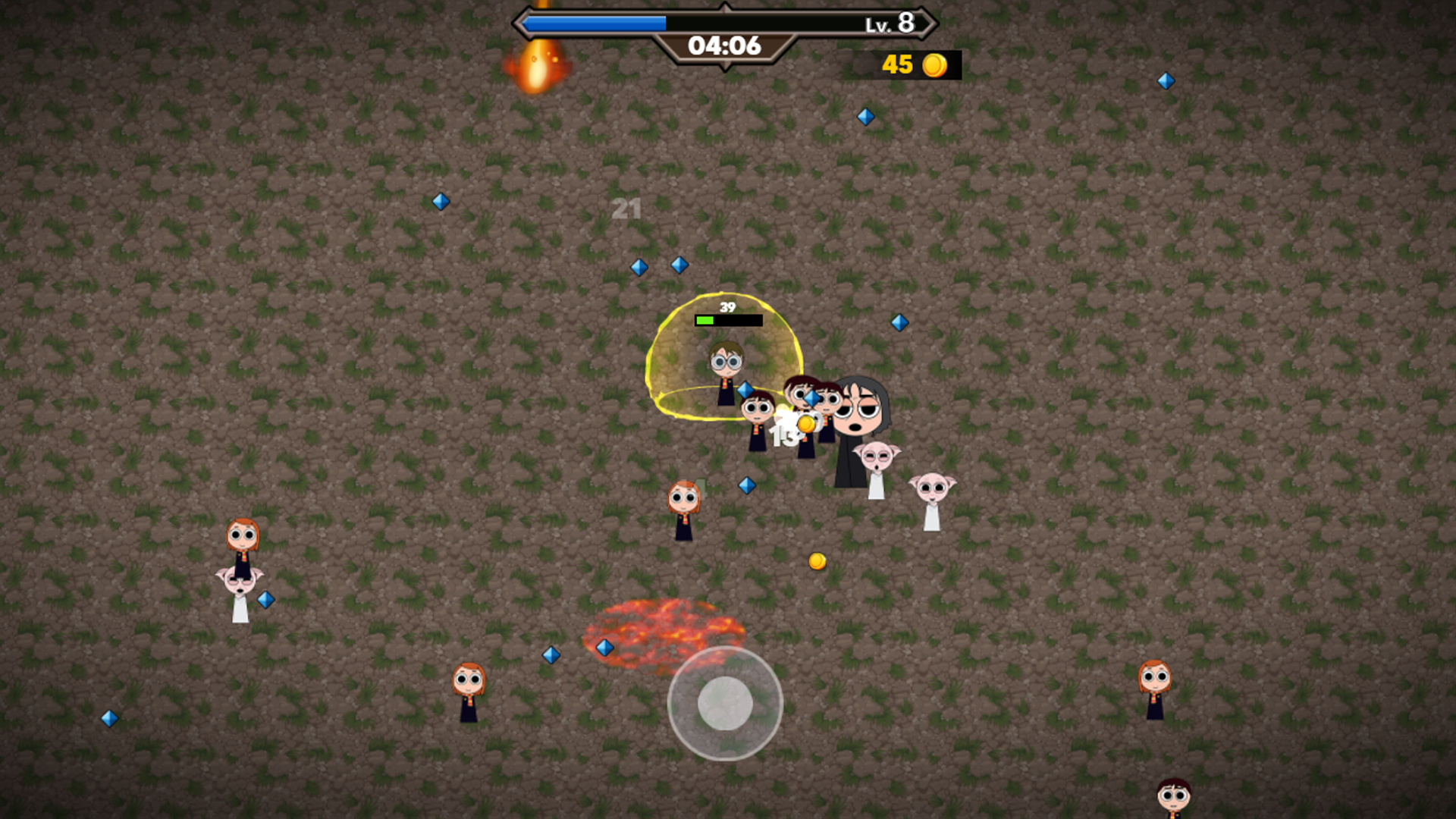Viewport: 1456px width, 819px height.
Task: Click the 04:06 match timer
Action: coord(724,45)
